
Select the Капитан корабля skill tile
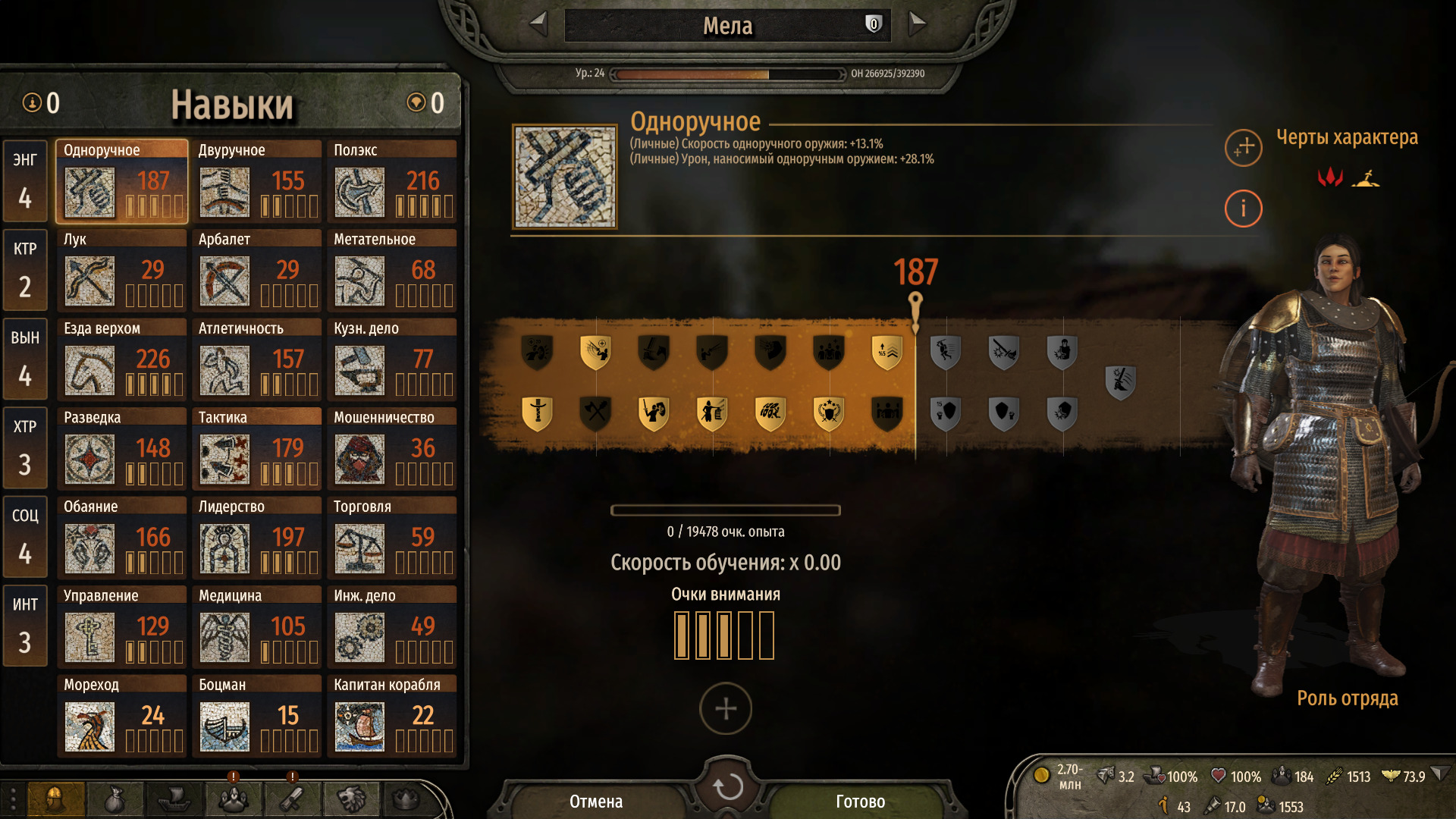point(392,717)
